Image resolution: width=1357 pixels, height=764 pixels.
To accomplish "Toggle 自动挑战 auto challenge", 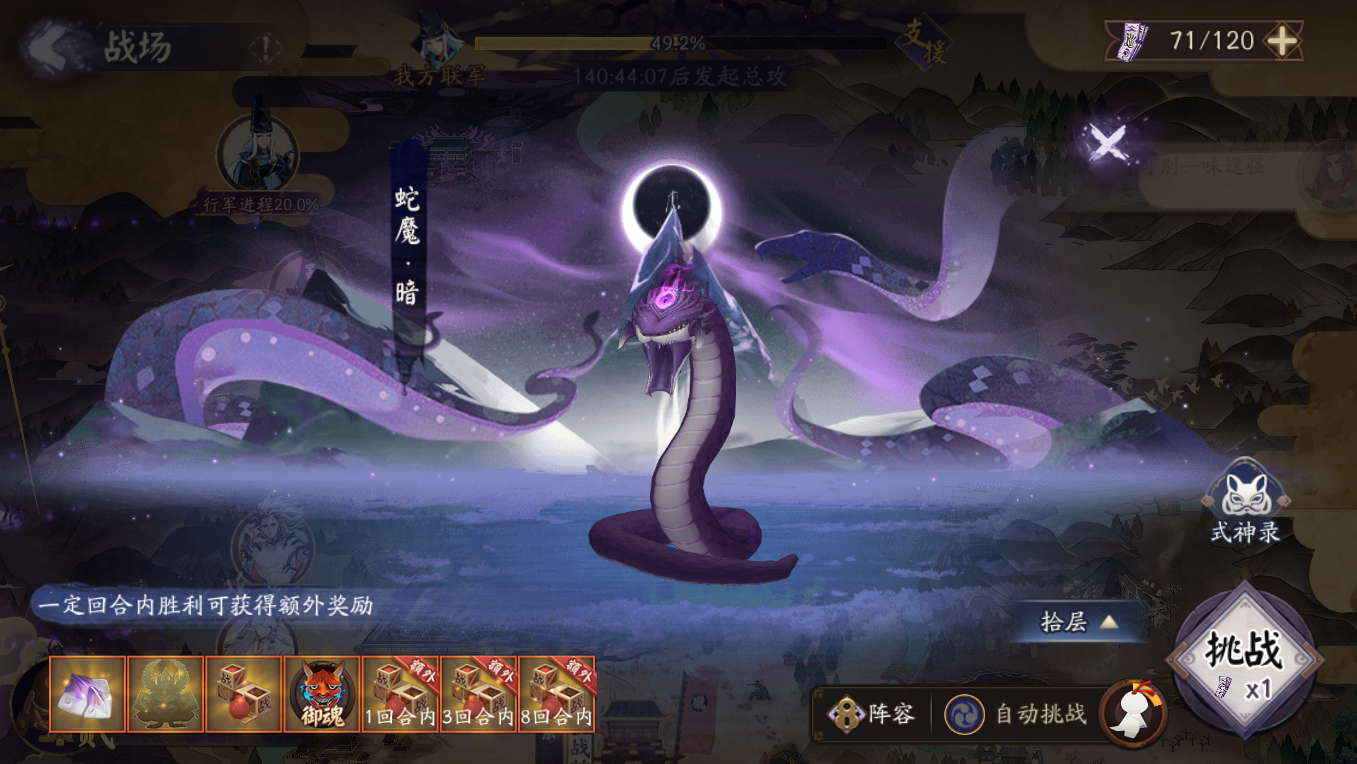I will [1017, 714].
